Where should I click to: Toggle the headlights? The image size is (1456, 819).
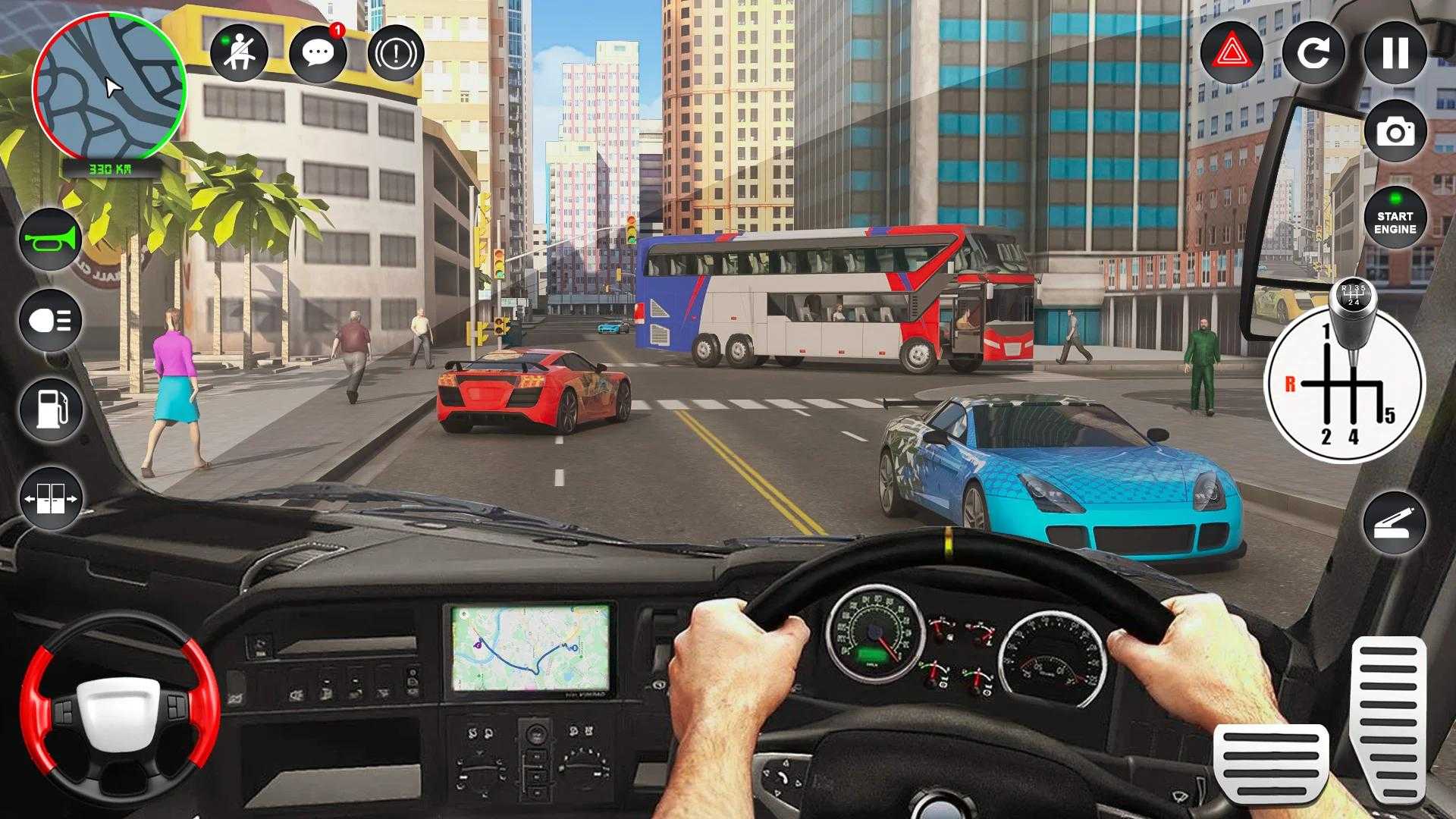(51, 321)
